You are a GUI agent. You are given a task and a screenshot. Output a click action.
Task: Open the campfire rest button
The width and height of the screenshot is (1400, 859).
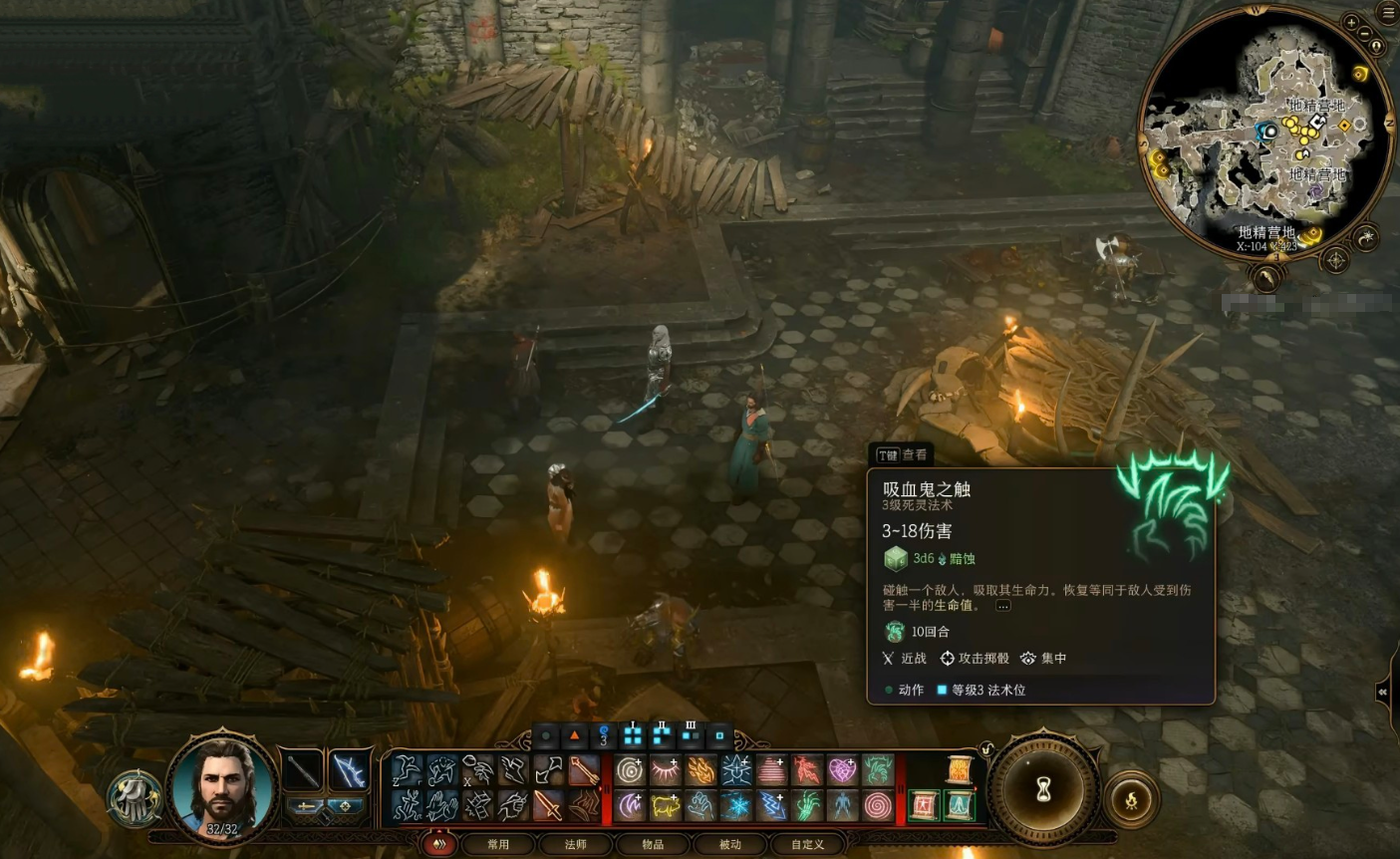point(1131,798)
